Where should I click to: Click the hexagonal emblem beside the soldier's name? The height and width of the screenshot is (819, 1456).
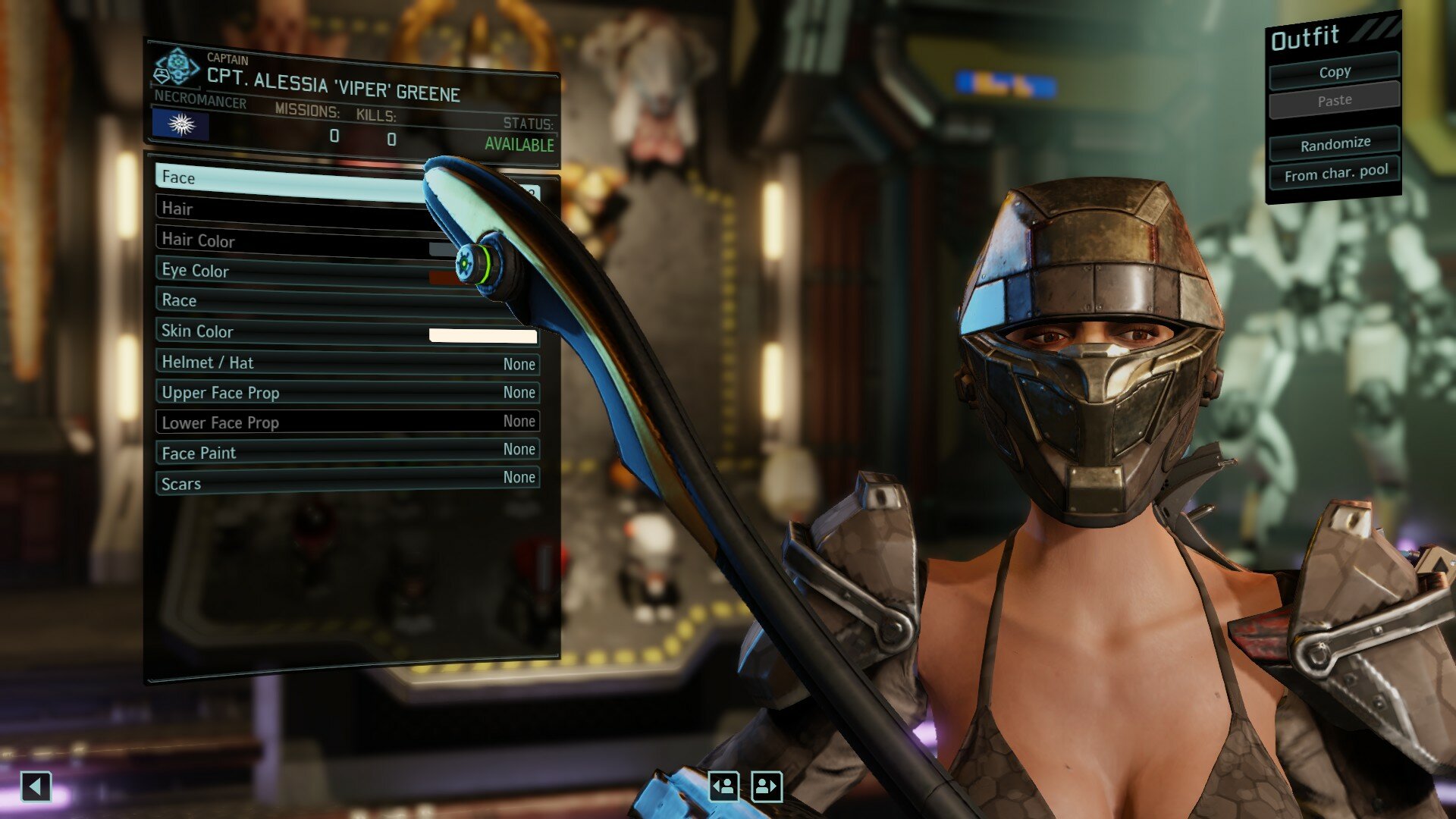coord(180,66)
